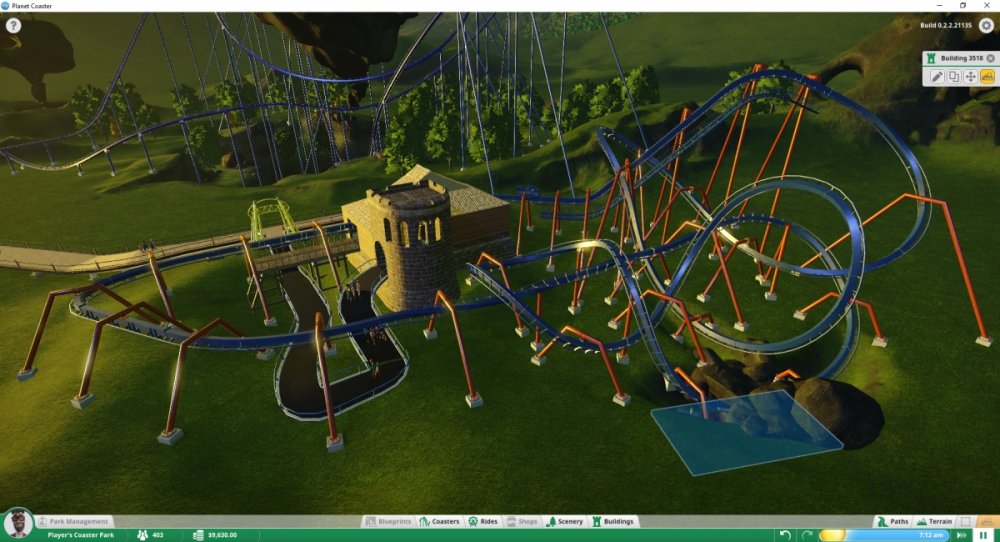Undo the last action
Viewport: 1000px width, 542px height.
click(x=785, y=535)
